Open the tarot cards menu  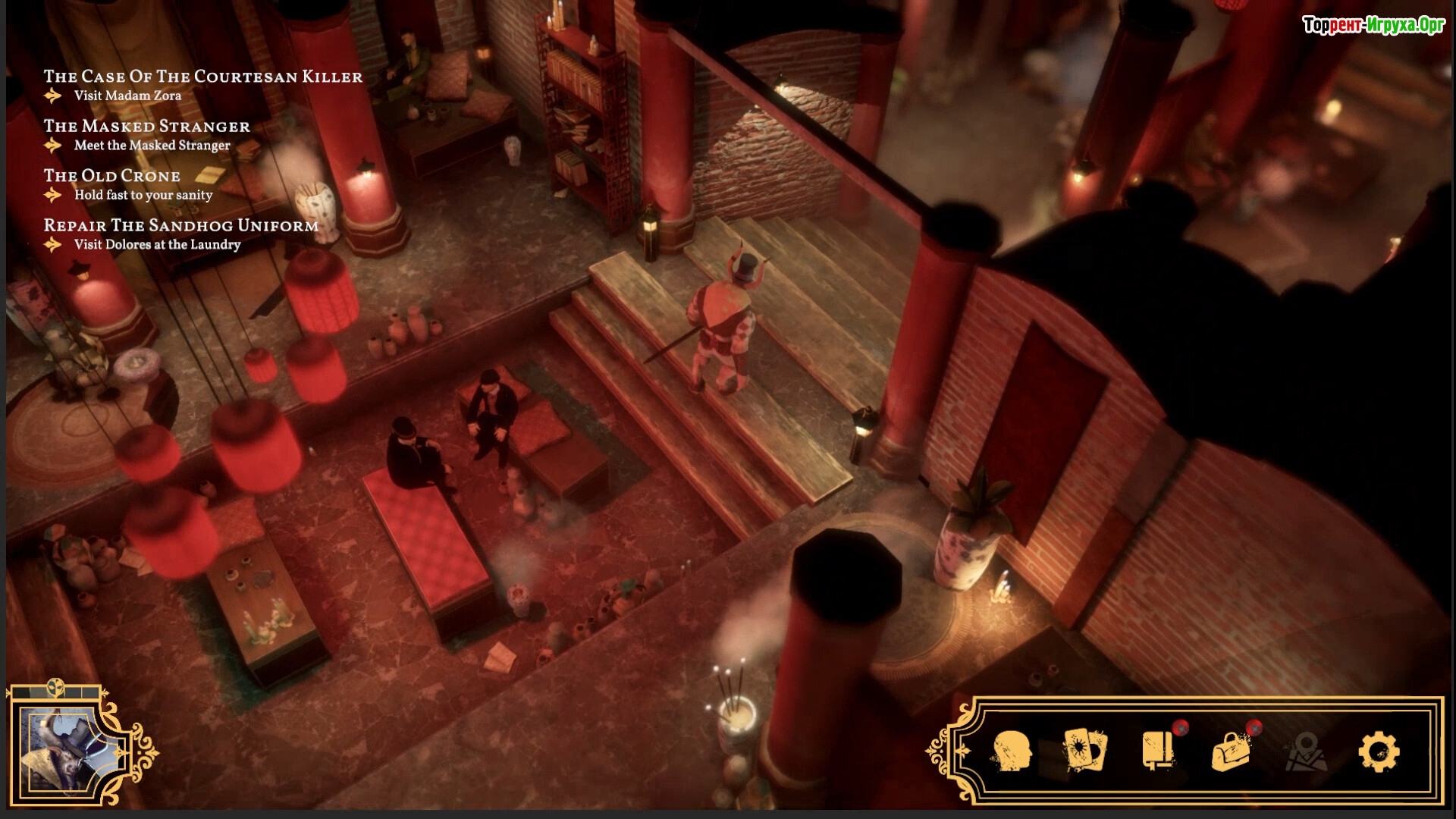[x=1085, y=751]
